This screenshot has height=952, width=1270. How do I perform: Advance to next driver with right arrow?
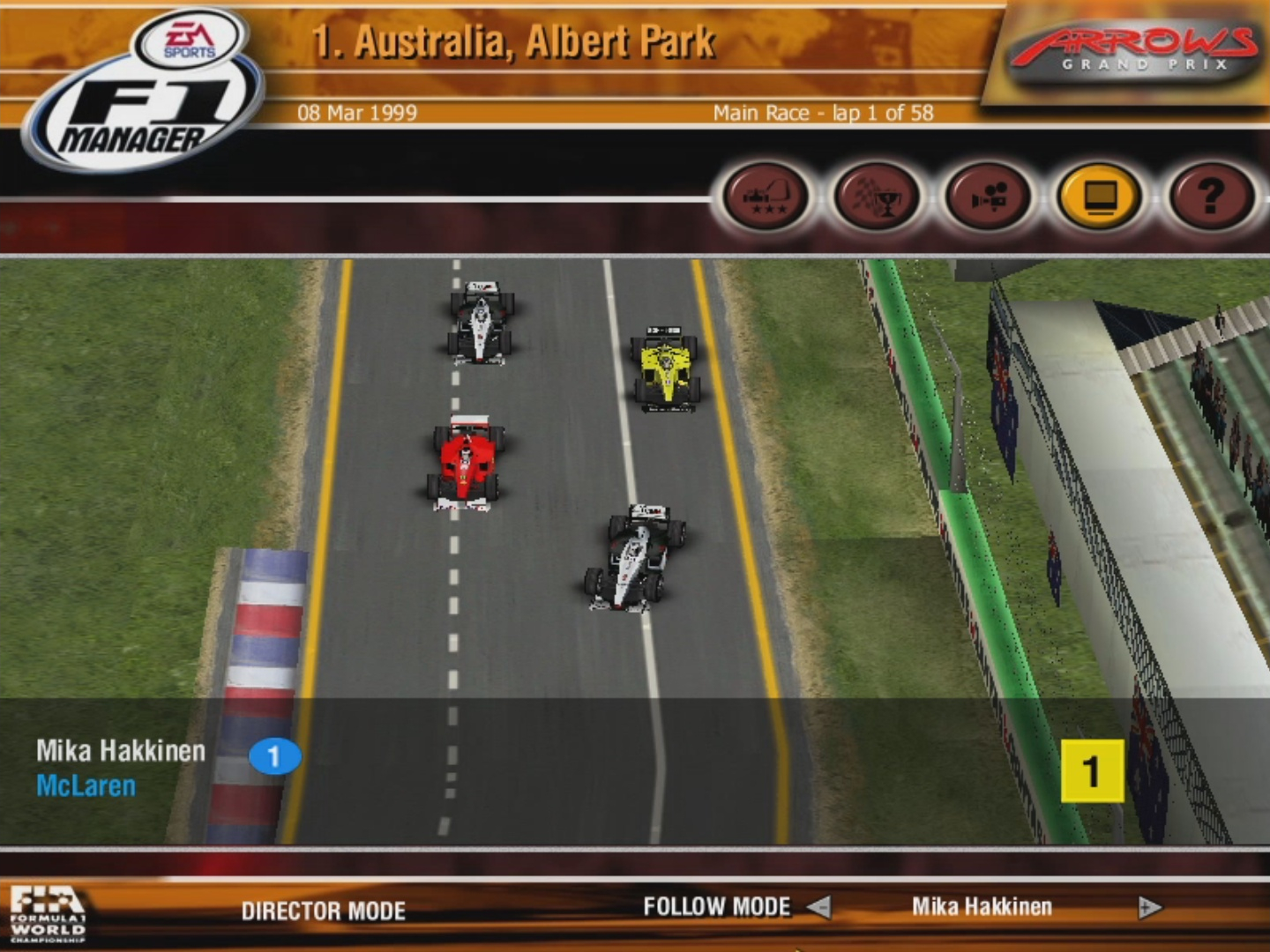(1147, 907)
